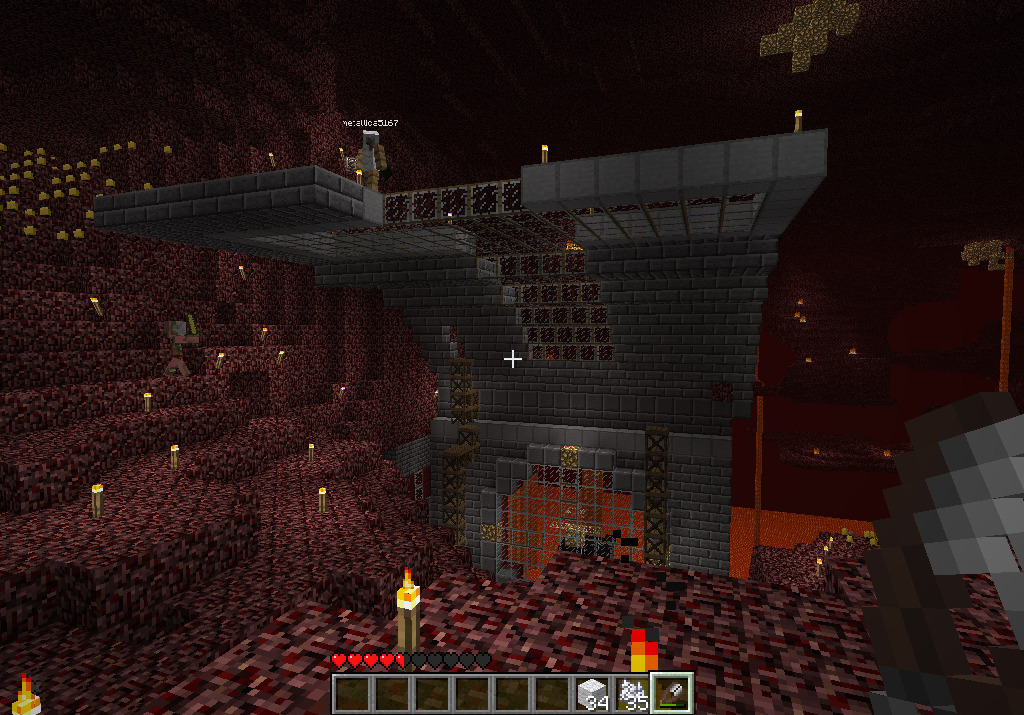
Task: Select the white block stack of 34
Action: pos(592,692)
